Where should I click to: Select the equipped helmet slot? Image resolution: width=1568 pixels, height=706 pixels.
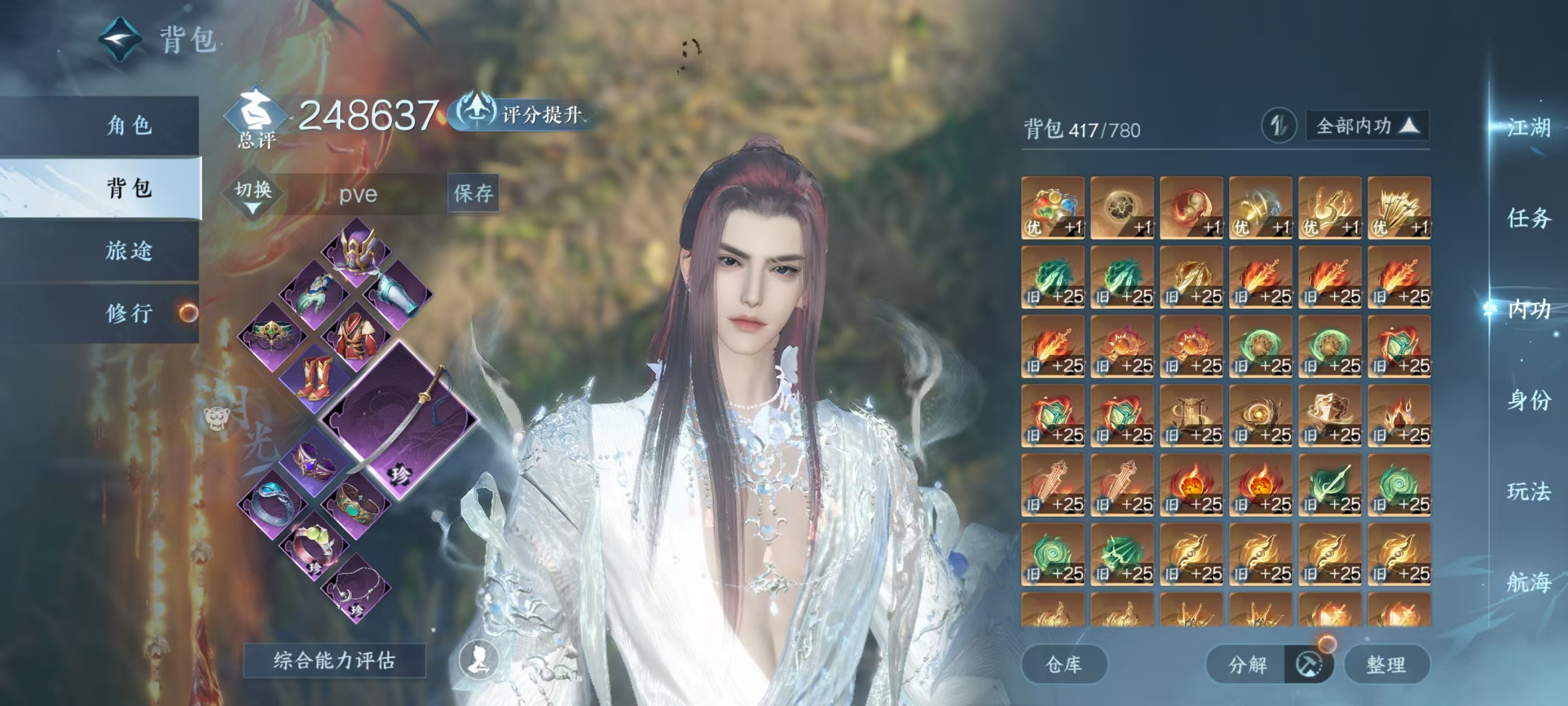[x=357, y=250]
